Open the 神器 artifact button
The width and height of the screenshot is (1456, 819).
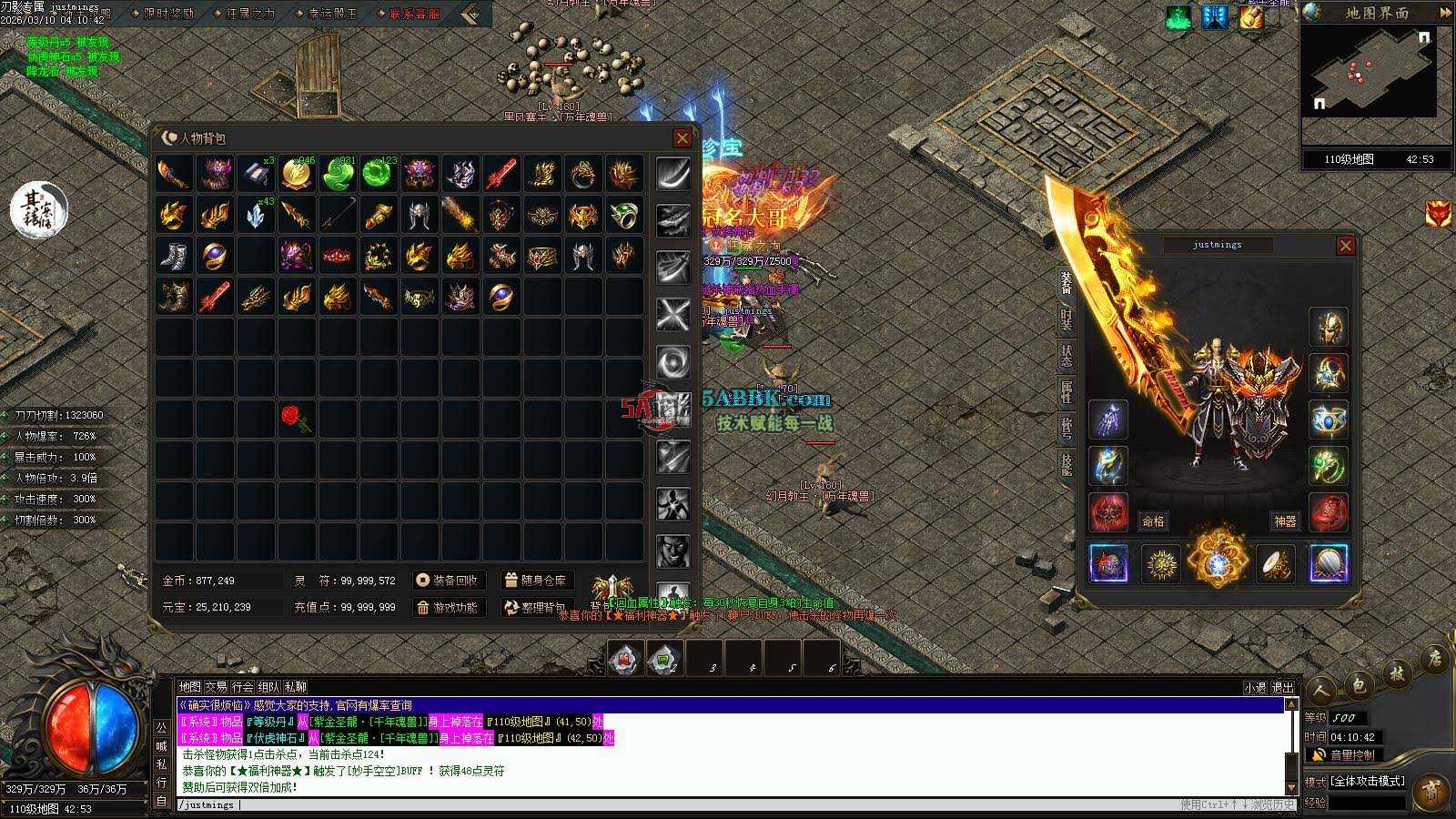[1284, 521]
